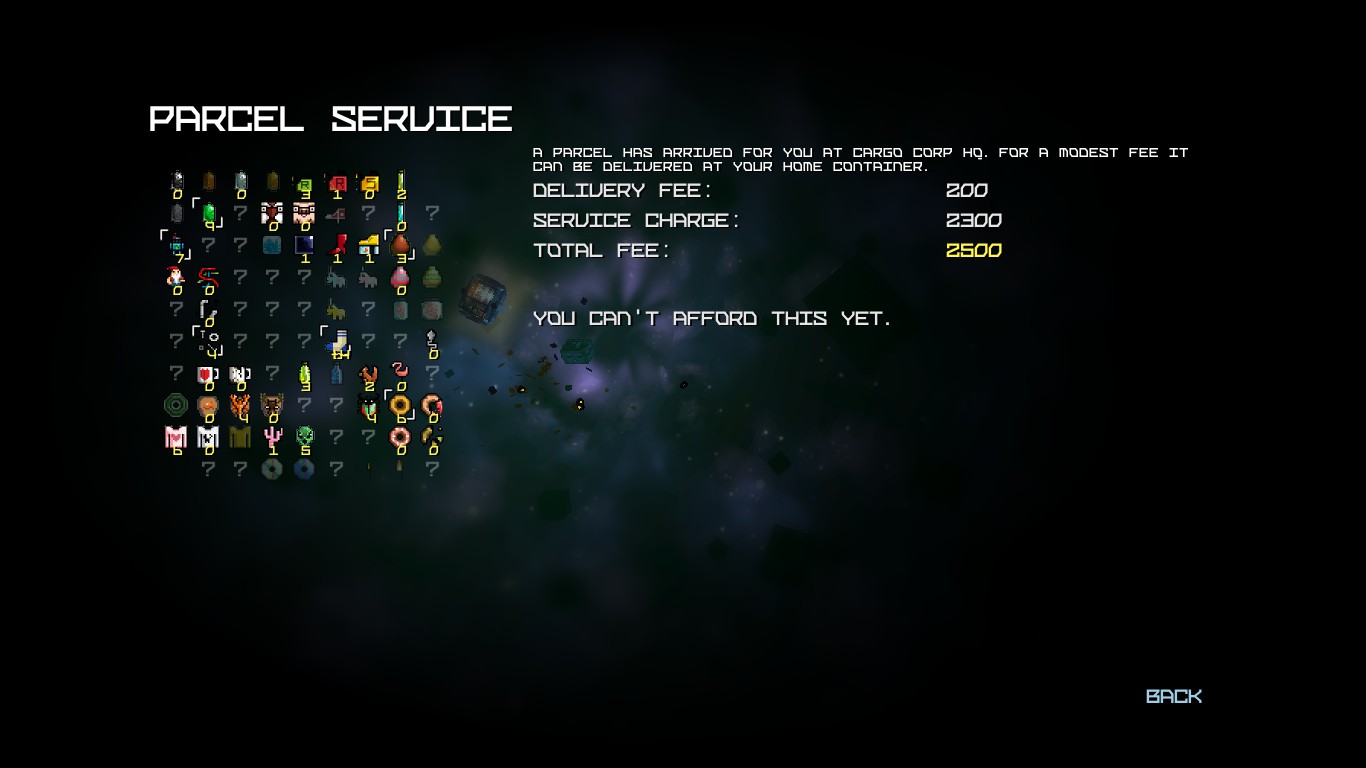The height and width of the screenshot is (768, 1366).
Task: Select the blue robot item
Action: click(x=177, y=245)
